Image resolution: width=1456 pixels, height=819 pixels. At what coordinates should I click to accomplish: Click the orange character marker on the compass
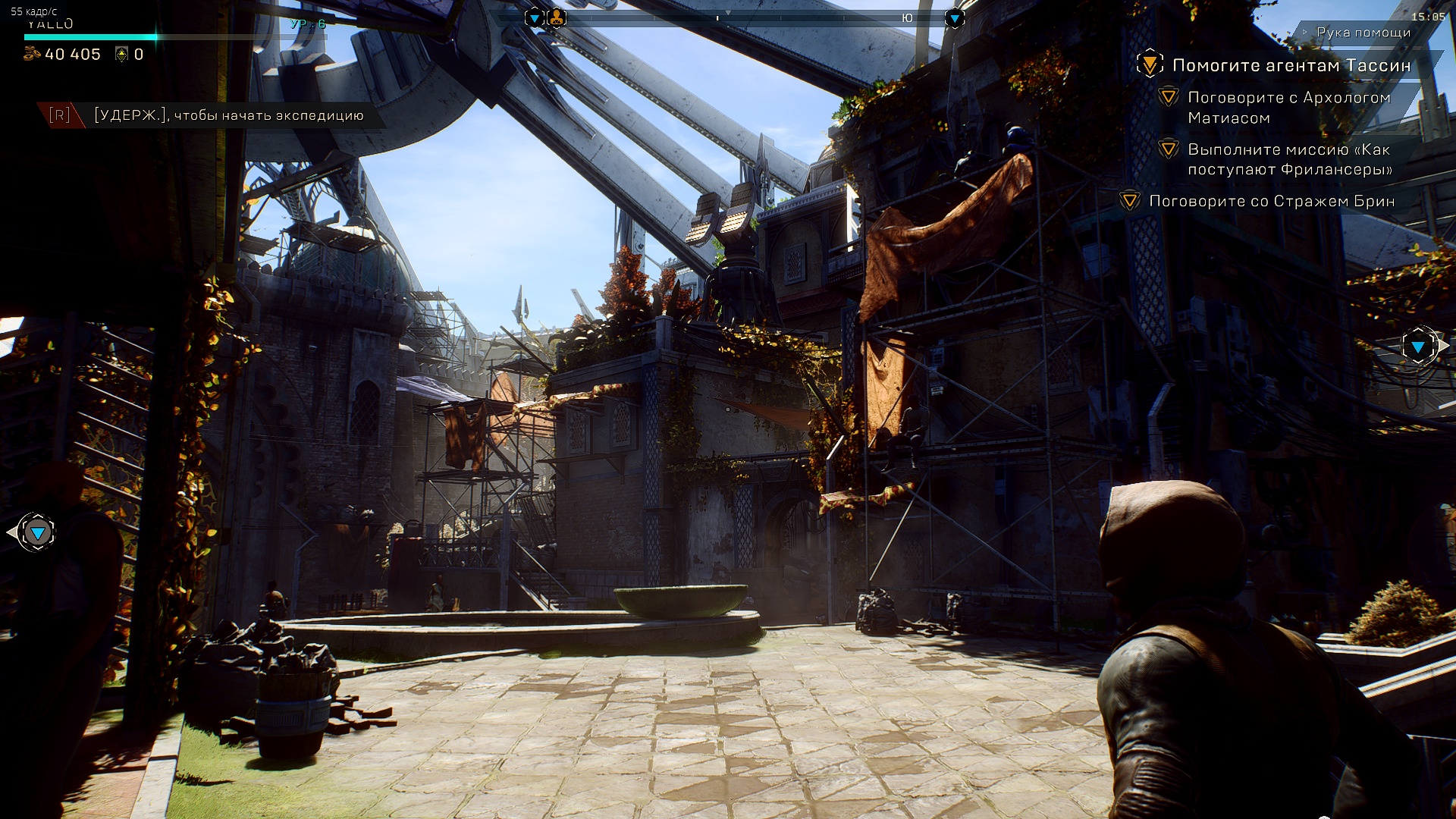pyautogui.click(x=557, y=17)
